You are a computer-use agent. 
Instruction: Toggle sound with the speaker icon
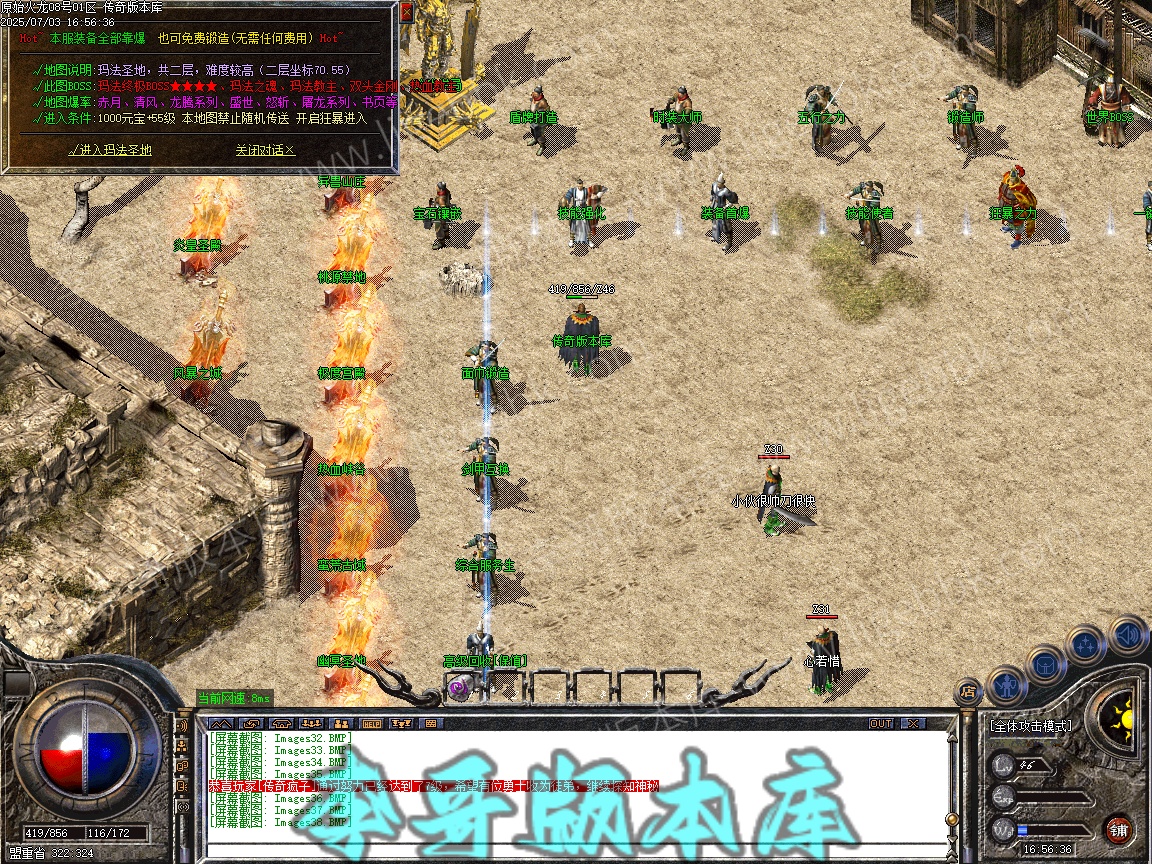point(1127,634)
